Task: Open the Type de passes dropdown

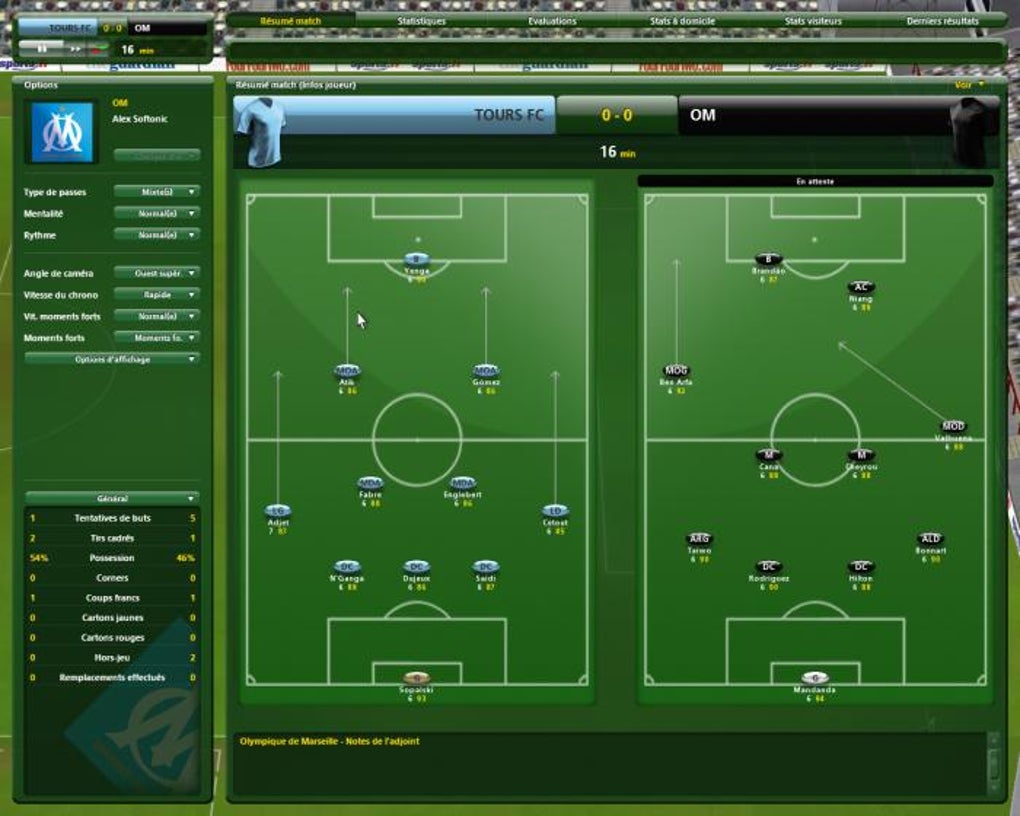Action: 156,192
